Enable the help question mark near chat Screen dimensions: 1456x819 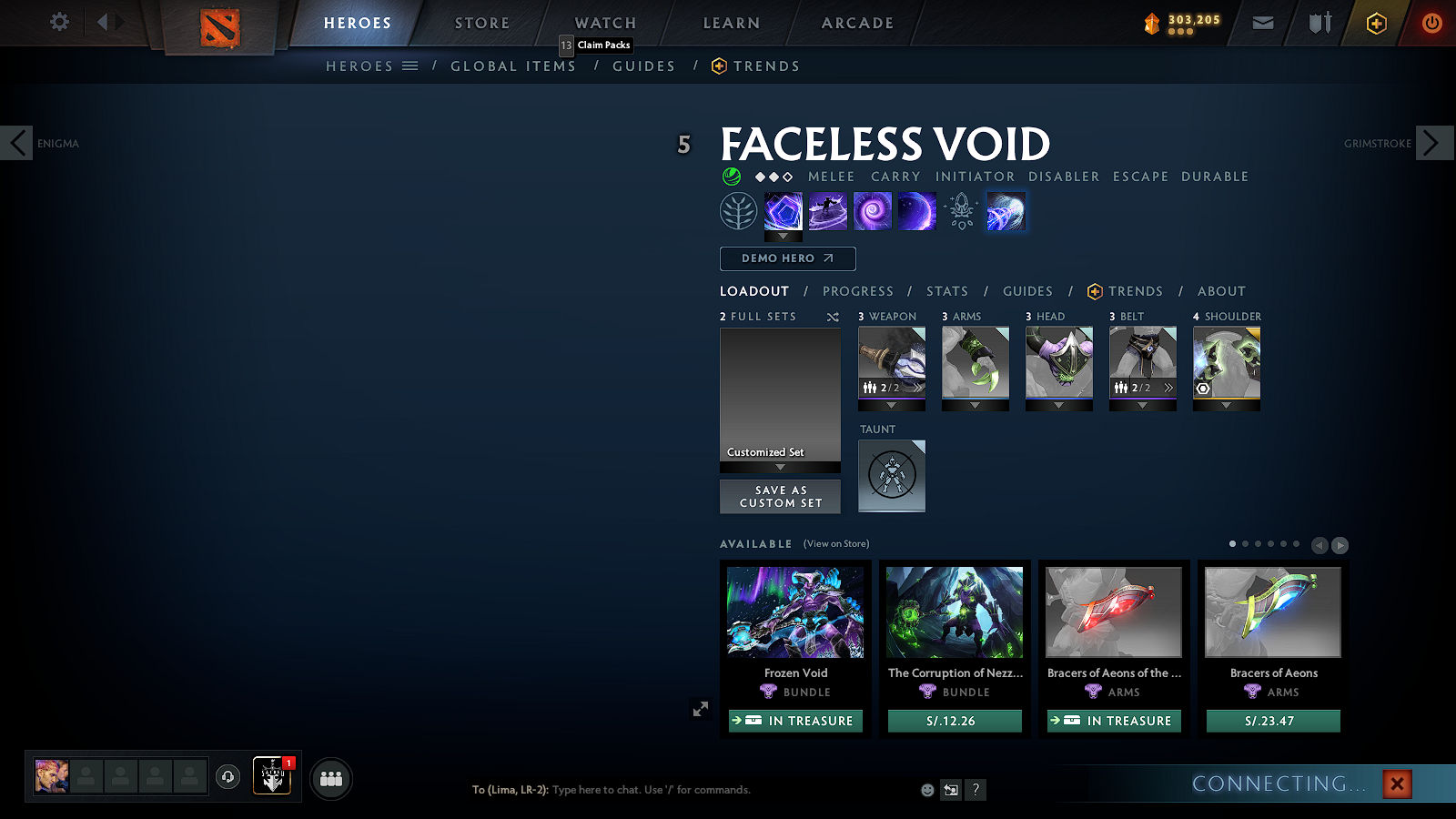click(976, 790)
